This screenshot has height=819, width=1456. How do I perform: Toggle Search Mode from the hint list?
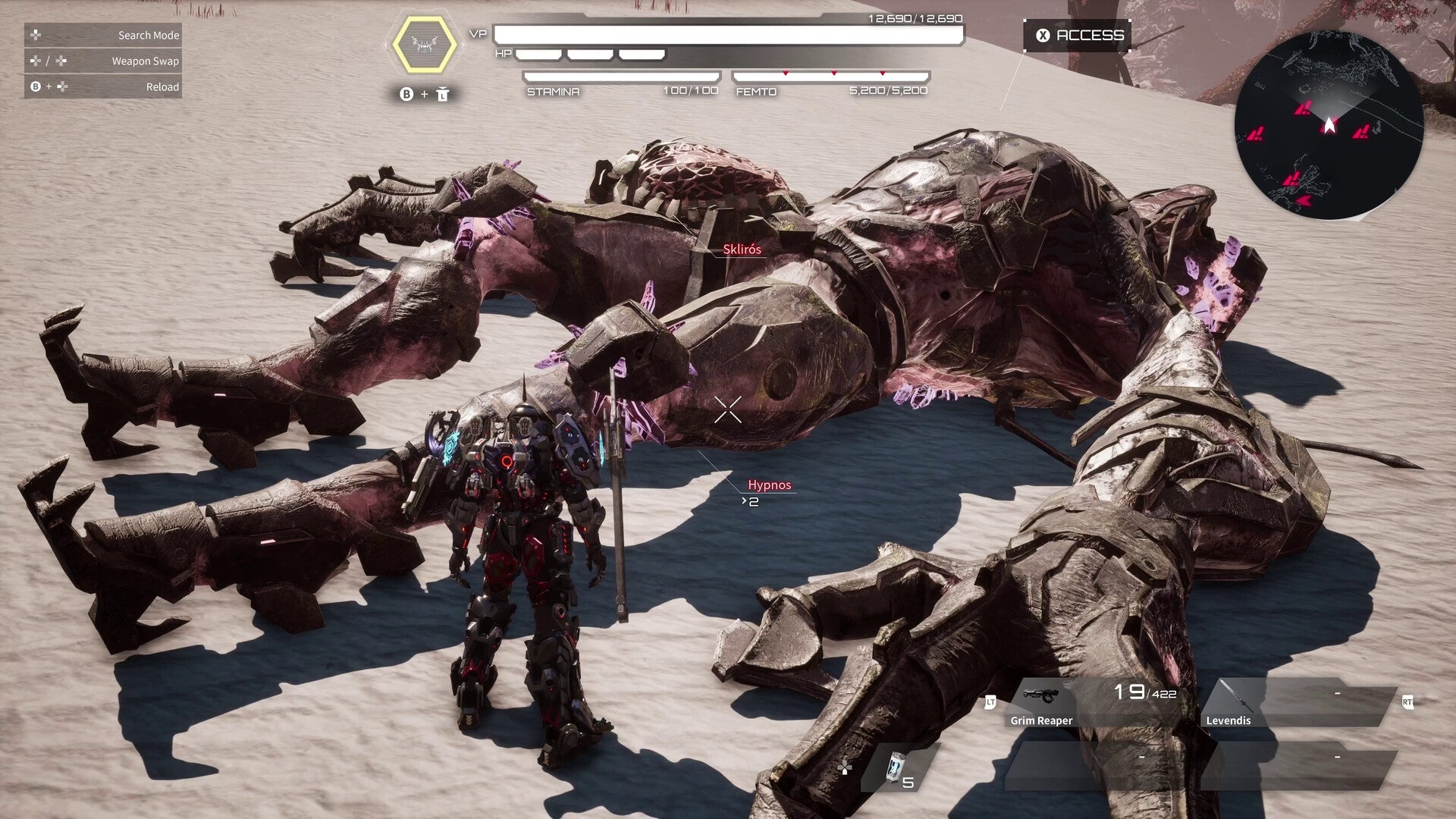tap(148, 35)
